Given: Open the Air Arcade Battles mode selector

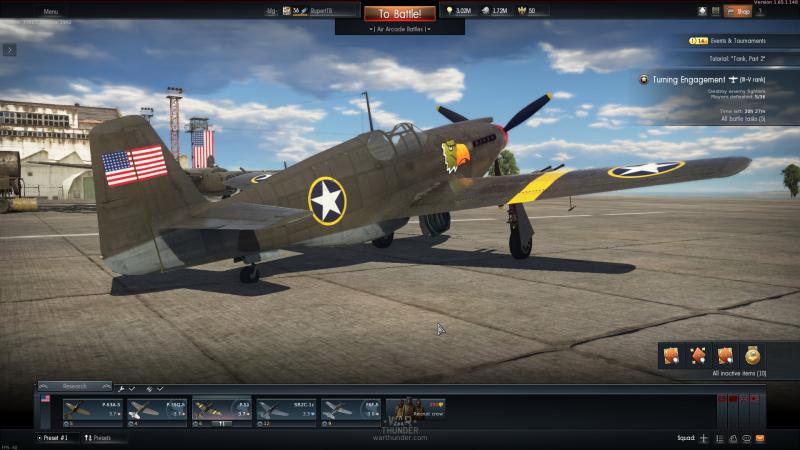Looking at the screenshot, I should tap(399, 29).
